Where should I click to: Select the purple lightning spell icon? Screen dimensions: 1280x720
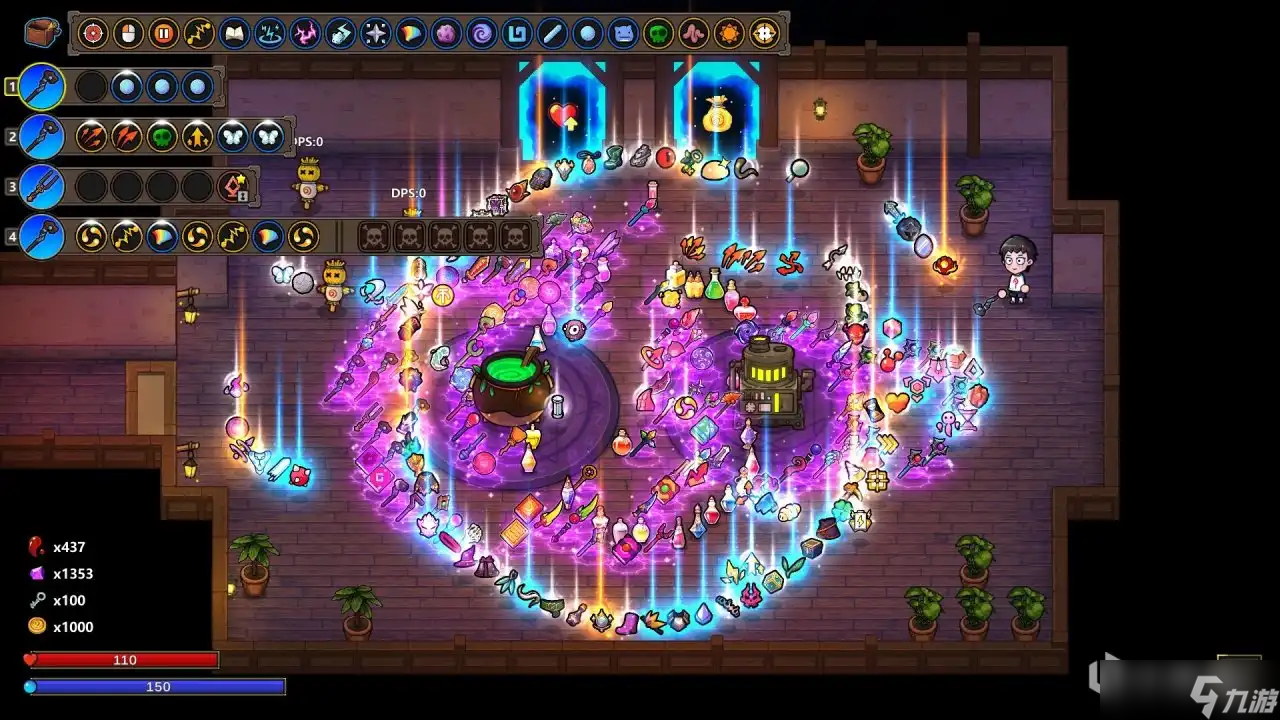[x=304, y=34]
